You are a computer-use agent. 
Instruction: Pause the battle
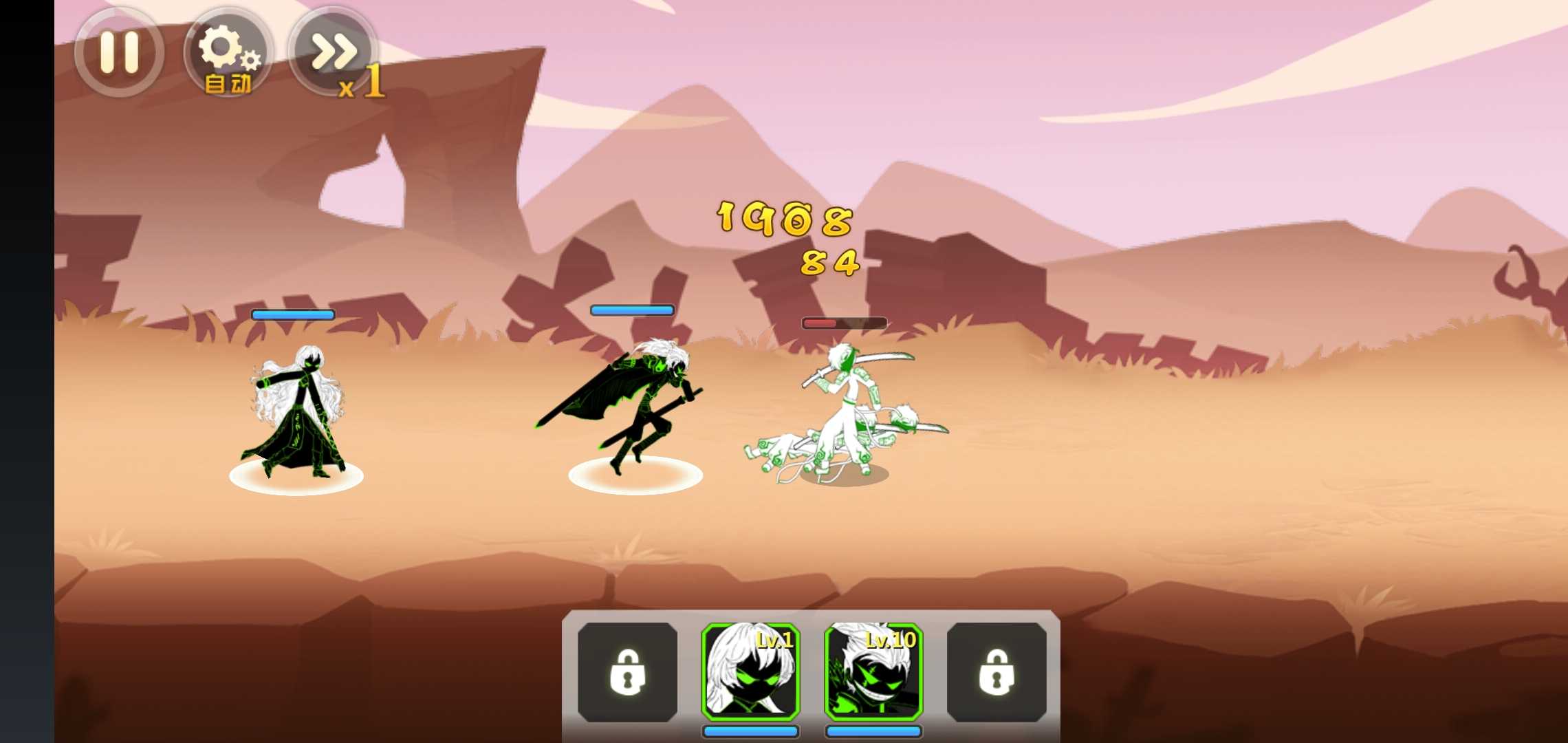[x=119, y=52]
